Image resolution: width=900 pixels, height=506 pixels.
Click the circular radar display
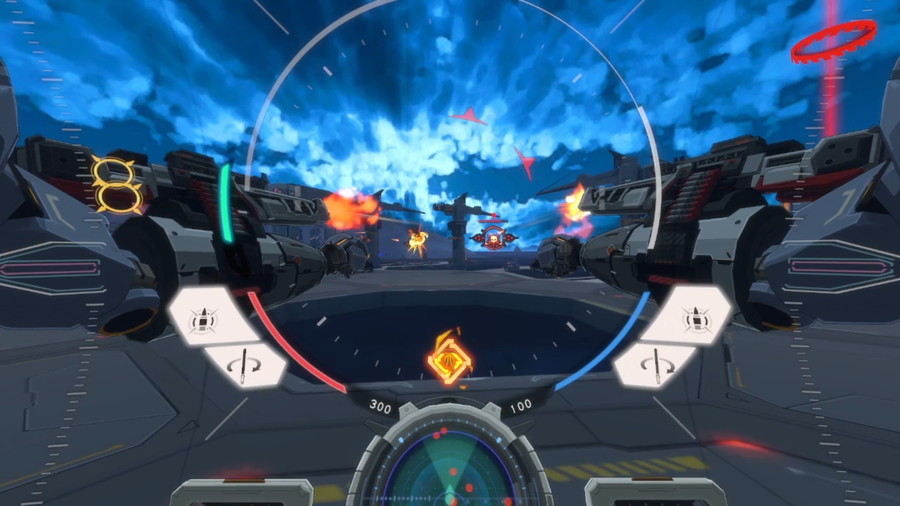click(450, 470)
